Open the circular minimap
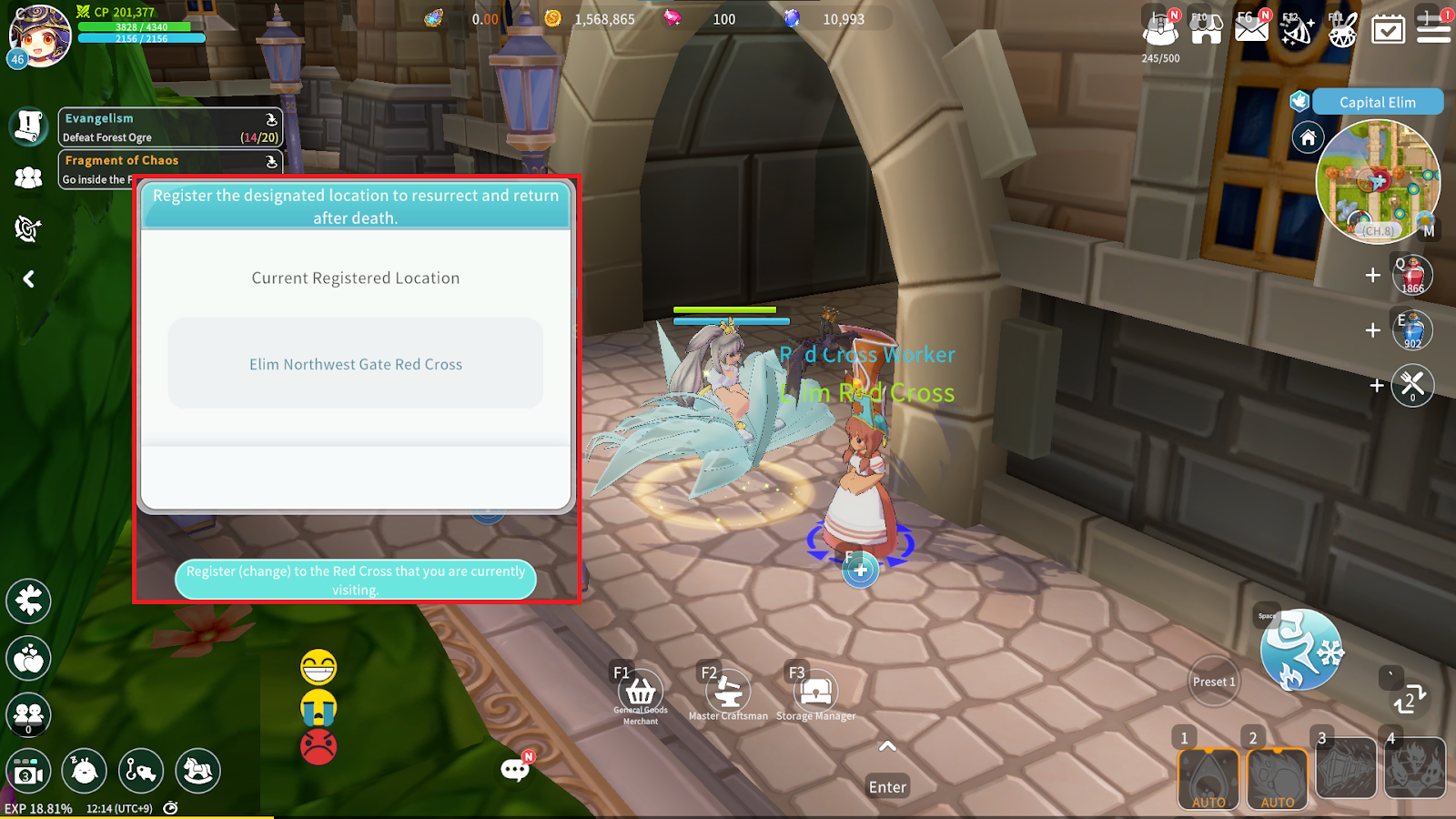1456x819 pixels. point(1378,181)
